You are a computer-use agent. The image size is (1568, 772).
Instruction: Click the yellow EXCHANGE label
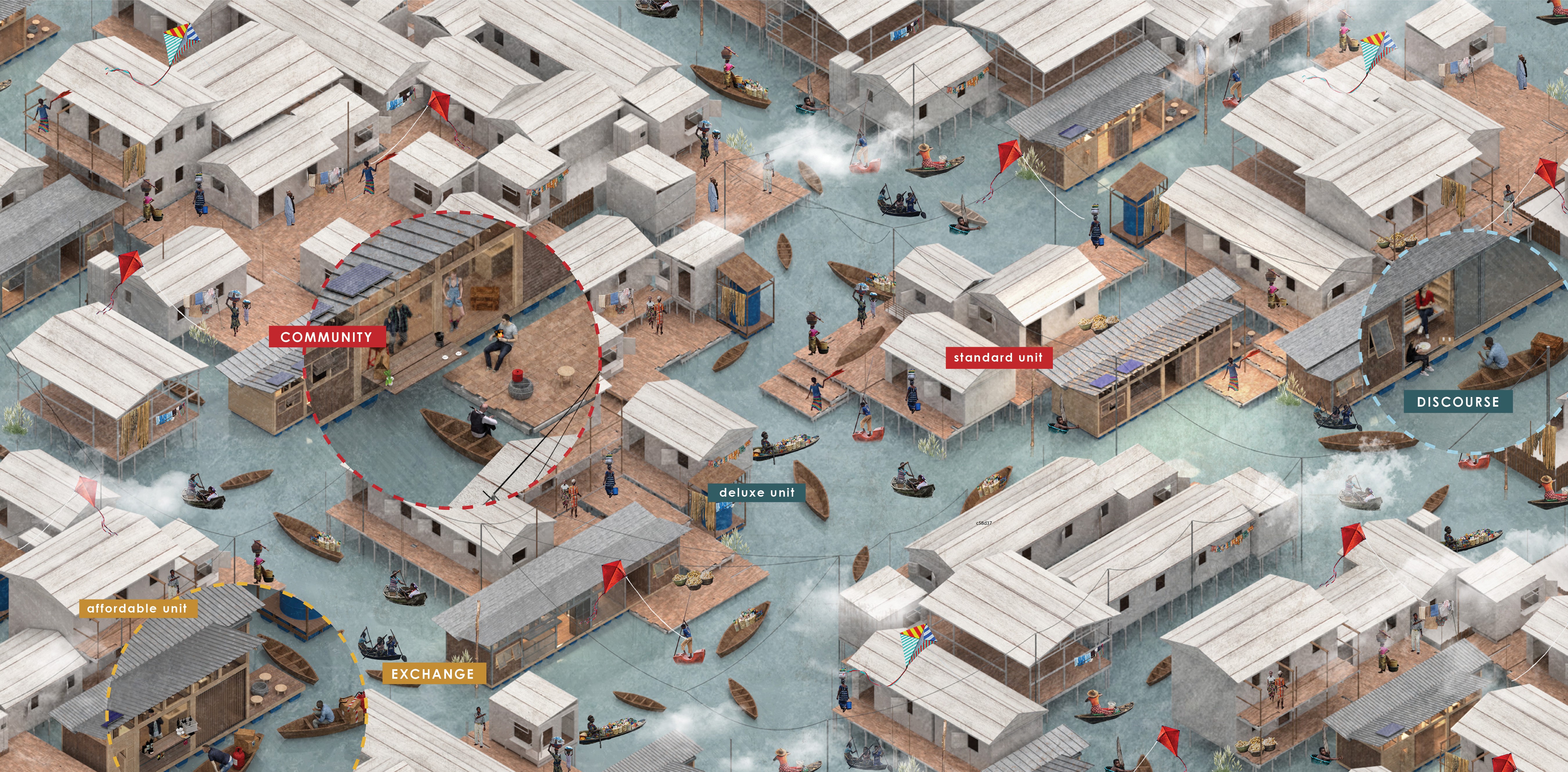433,674
